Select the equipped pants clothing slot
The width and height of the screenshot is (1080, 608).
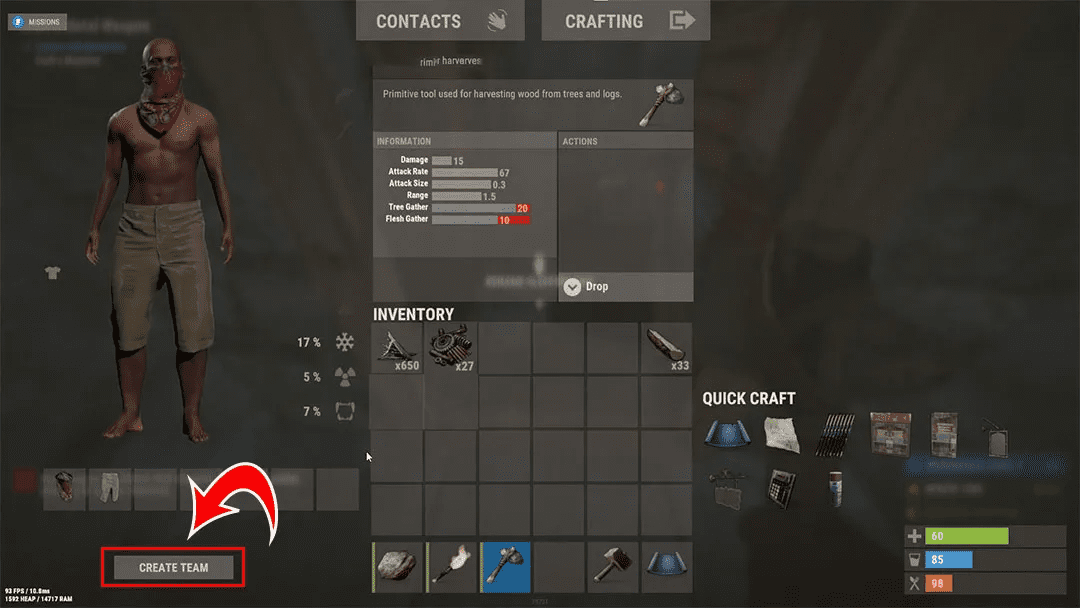click(109, 489)
